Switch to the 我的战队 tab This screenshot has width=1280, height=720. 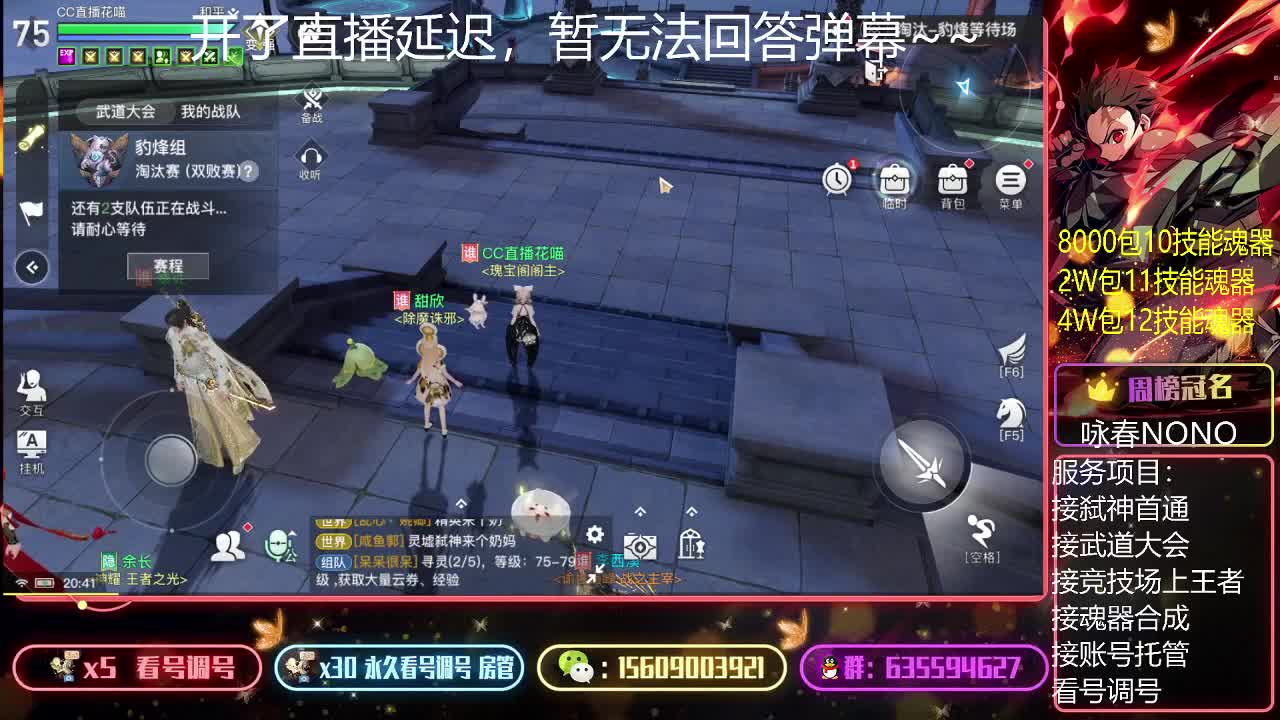(212, 112)
